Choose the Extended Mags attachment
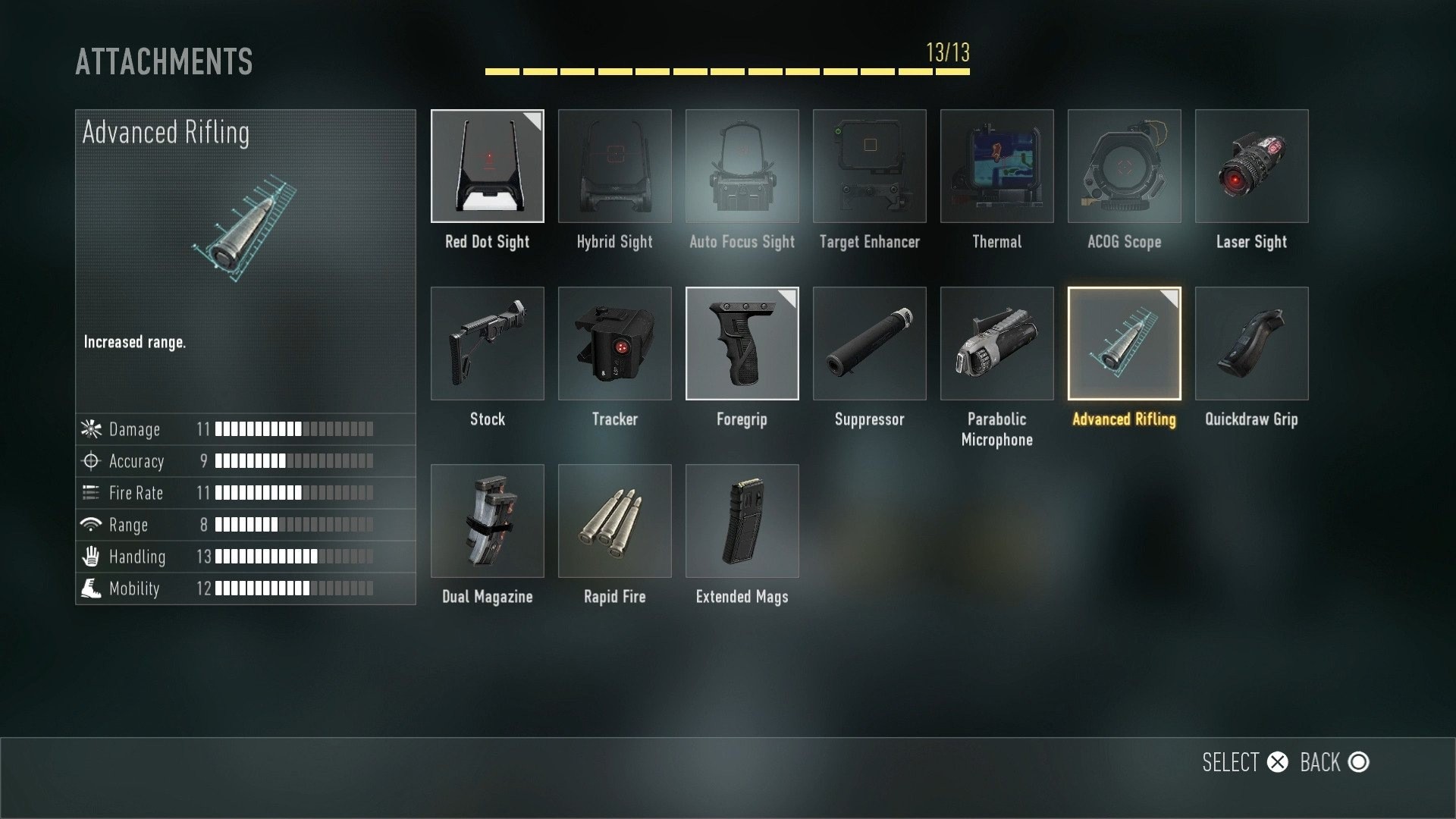Screen dimensions: 1456x819 tap(742, 521)
